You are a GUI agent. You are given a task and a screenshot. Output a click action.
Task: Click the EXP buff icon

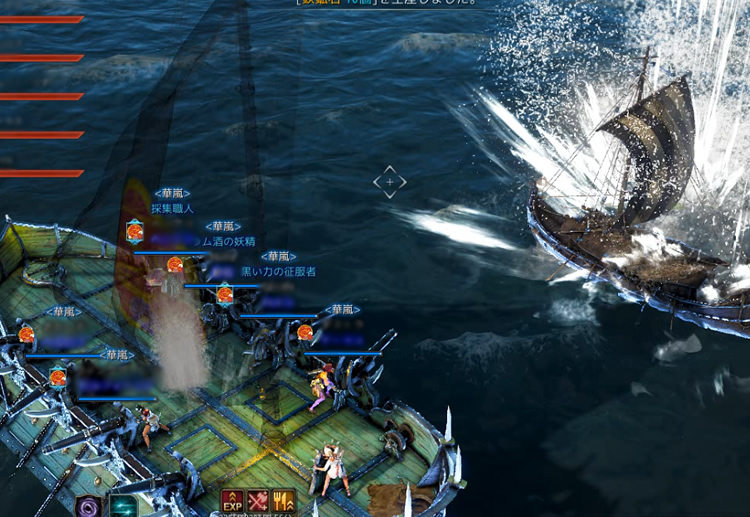(x=232, y=502)
